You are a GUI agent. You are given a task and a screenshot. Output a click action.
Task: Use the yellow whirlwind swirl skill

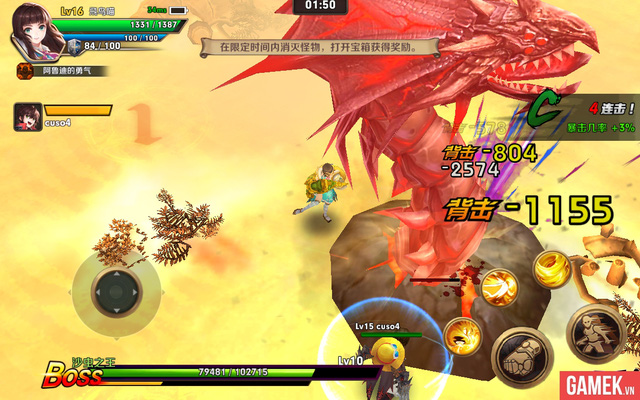(551, 268)
